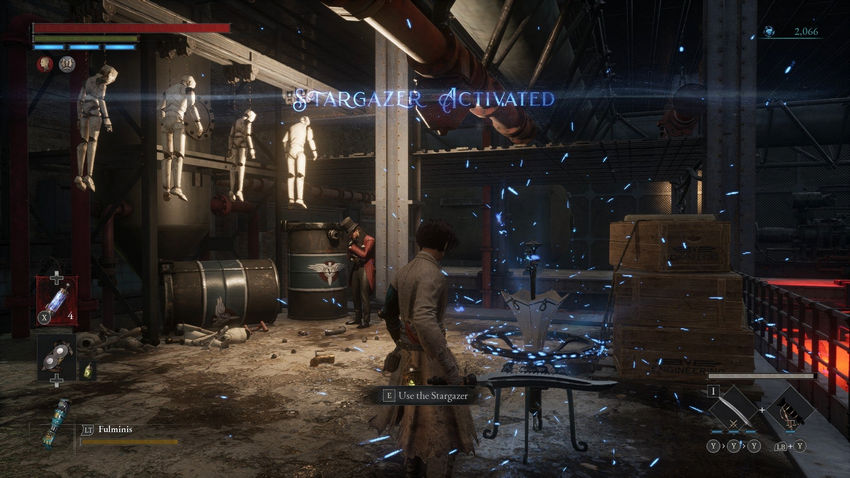Click the grey round status icon

[67, 64]
